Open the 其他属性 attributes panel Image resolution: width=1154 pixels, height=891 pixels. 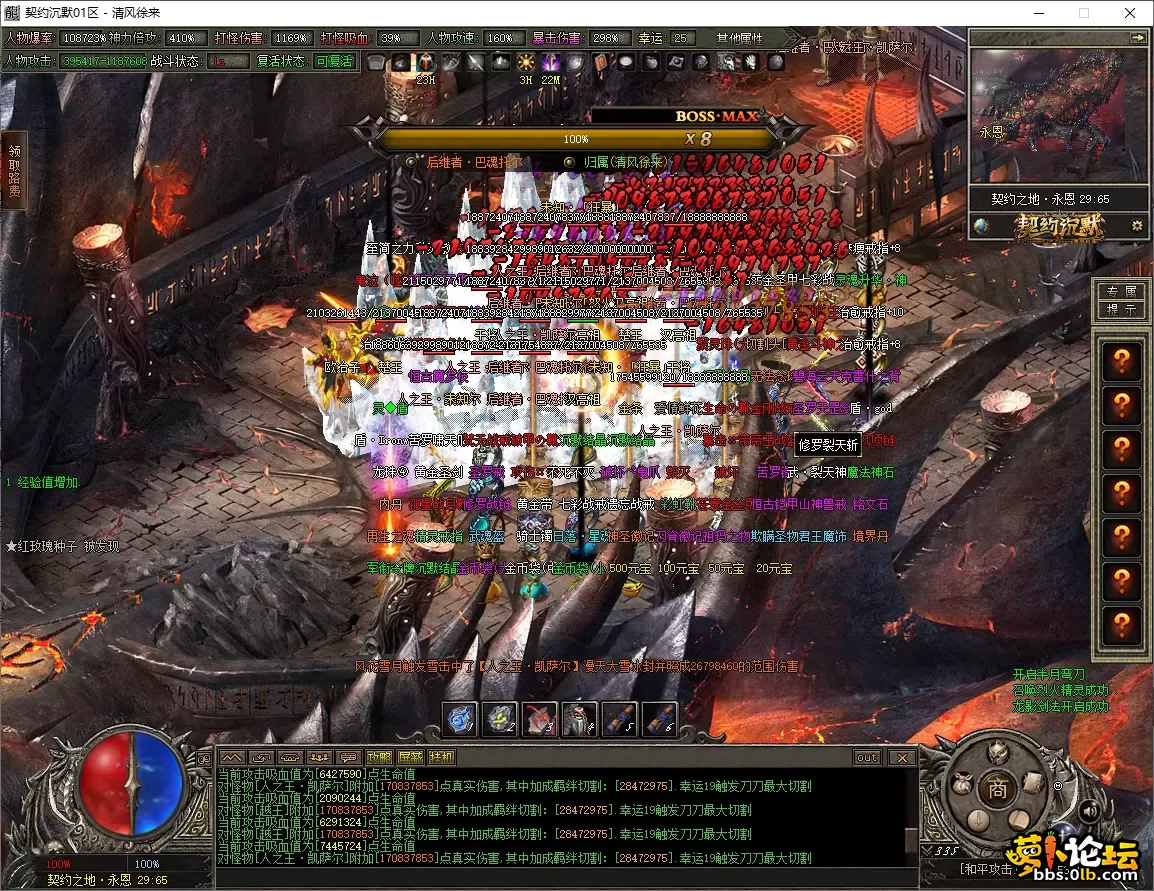coord(740,38)
